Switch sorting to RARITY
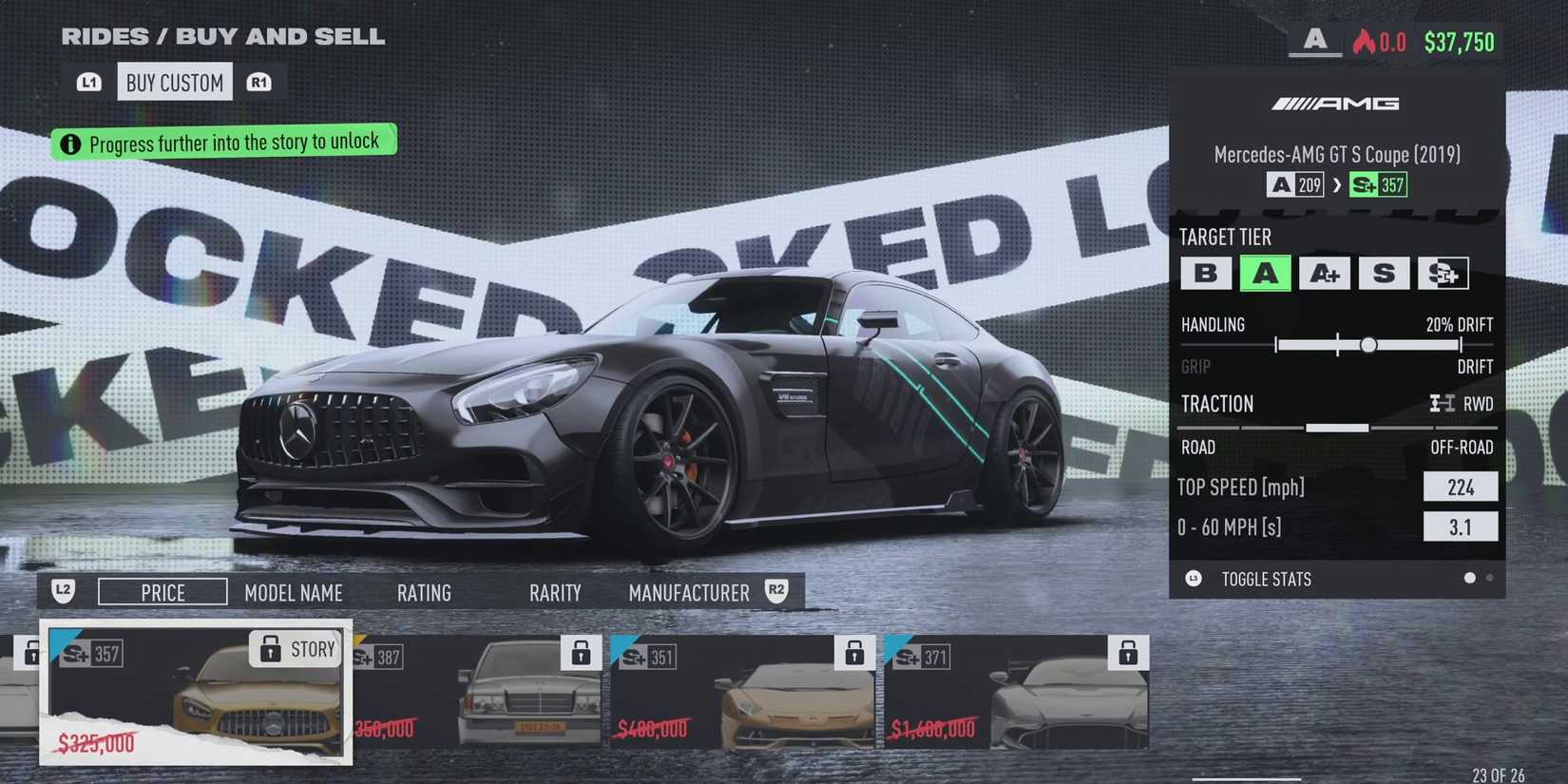 [555, 592]
